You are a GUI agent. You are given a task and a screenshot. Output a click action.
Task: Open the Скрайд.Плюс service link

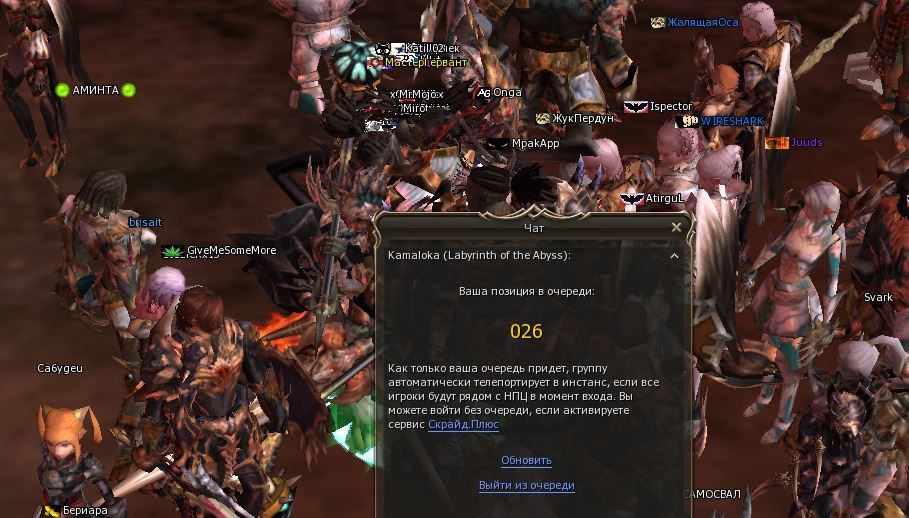point(463,425)
